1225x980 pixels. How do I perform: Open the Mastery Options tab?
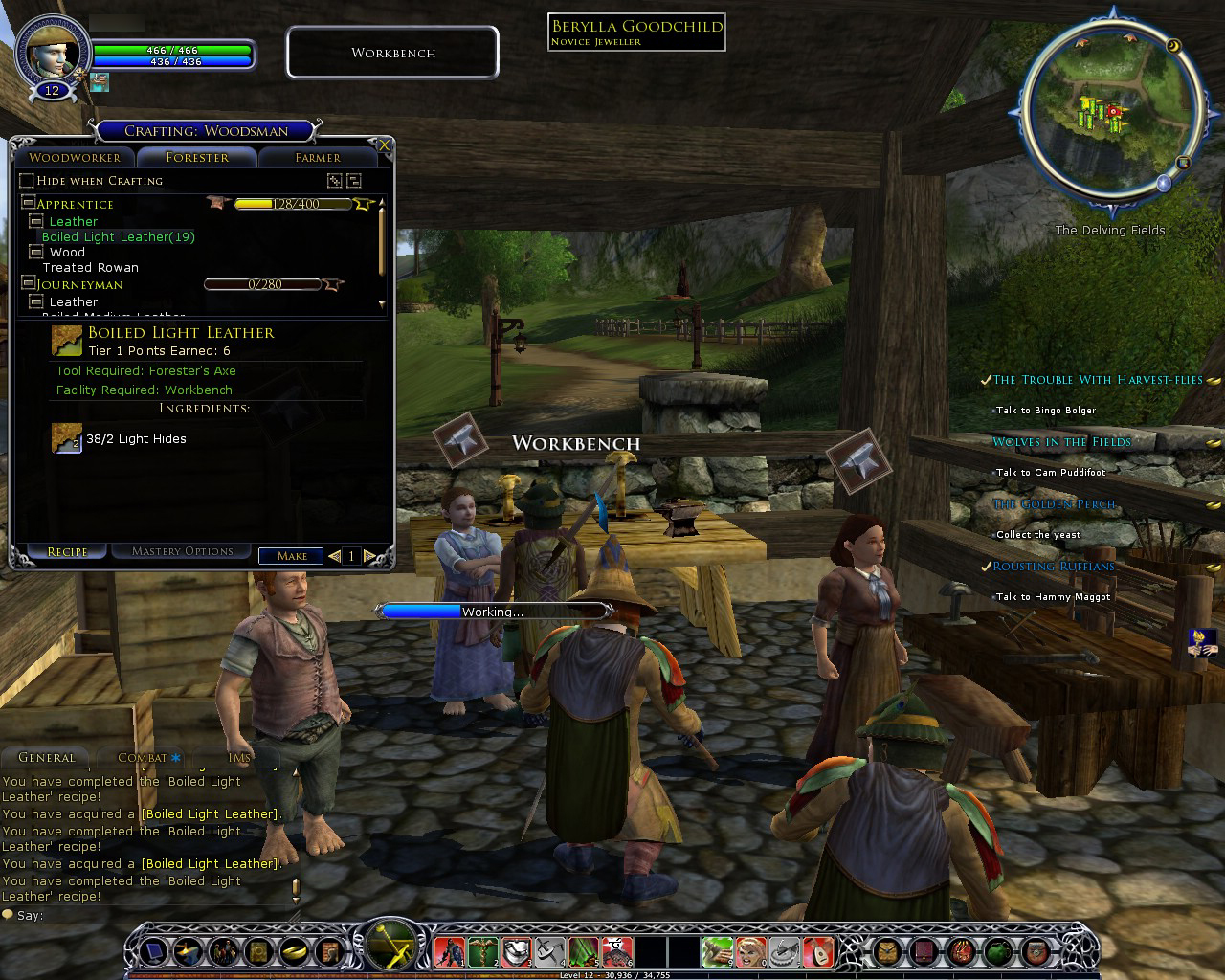point(182,551)
